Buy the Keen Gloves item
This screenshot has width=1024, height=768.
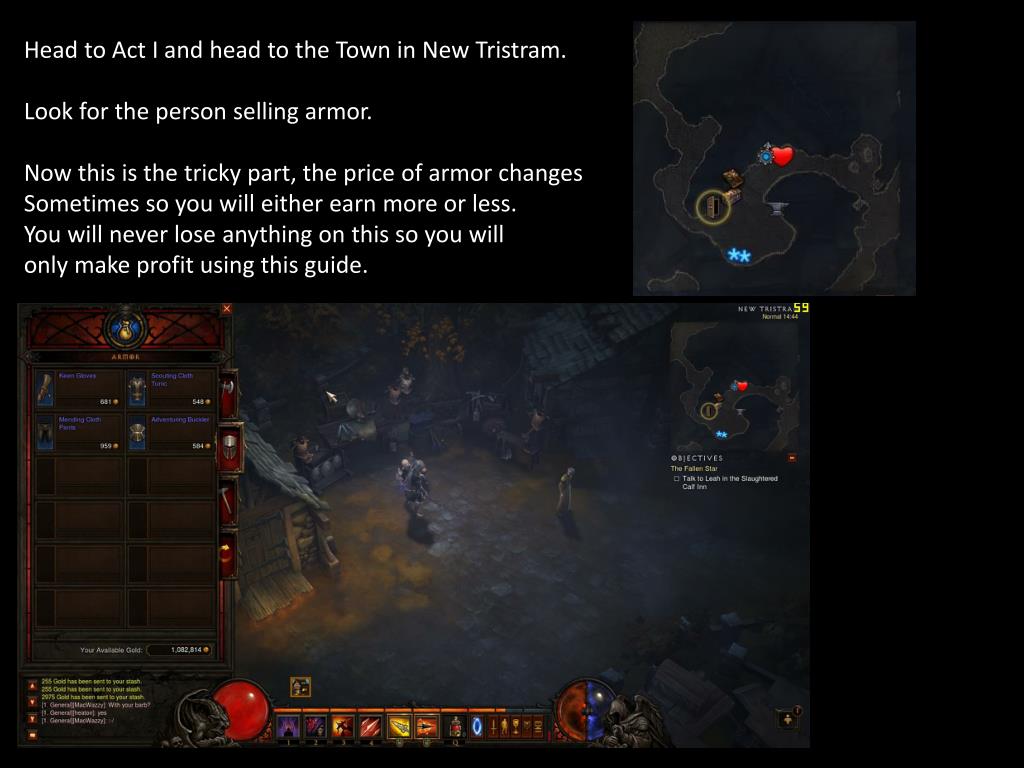click(x=77, y=388)
